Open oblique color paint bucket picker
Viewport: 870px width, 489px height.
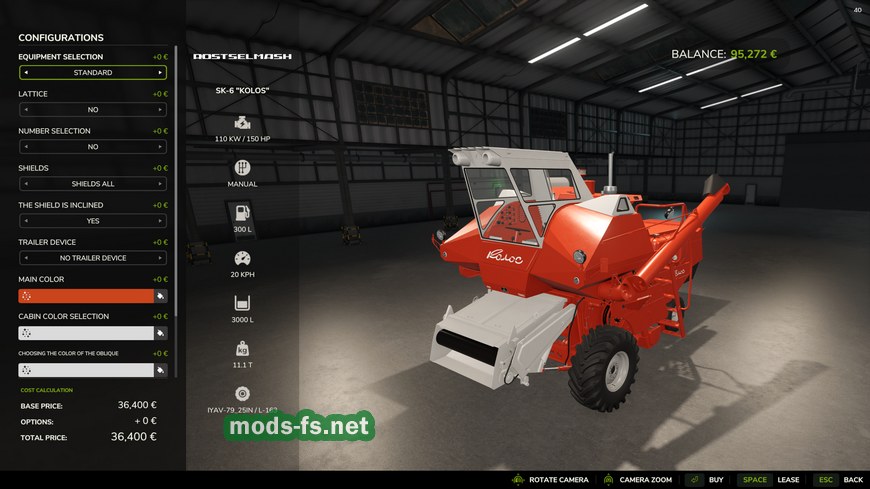[160, 370]
